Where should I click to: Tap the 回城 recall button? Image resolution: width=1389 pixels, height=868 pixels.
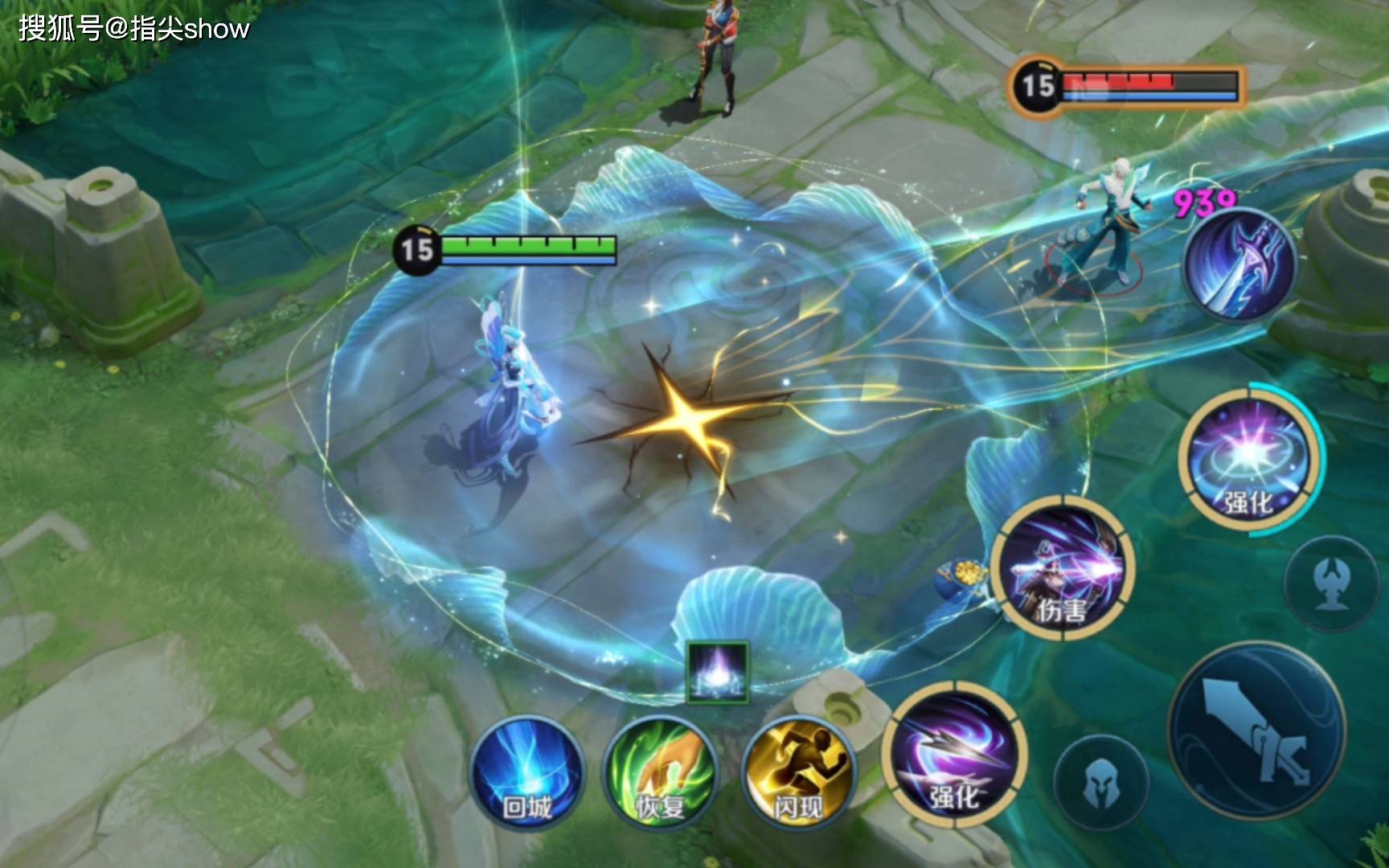527,773
